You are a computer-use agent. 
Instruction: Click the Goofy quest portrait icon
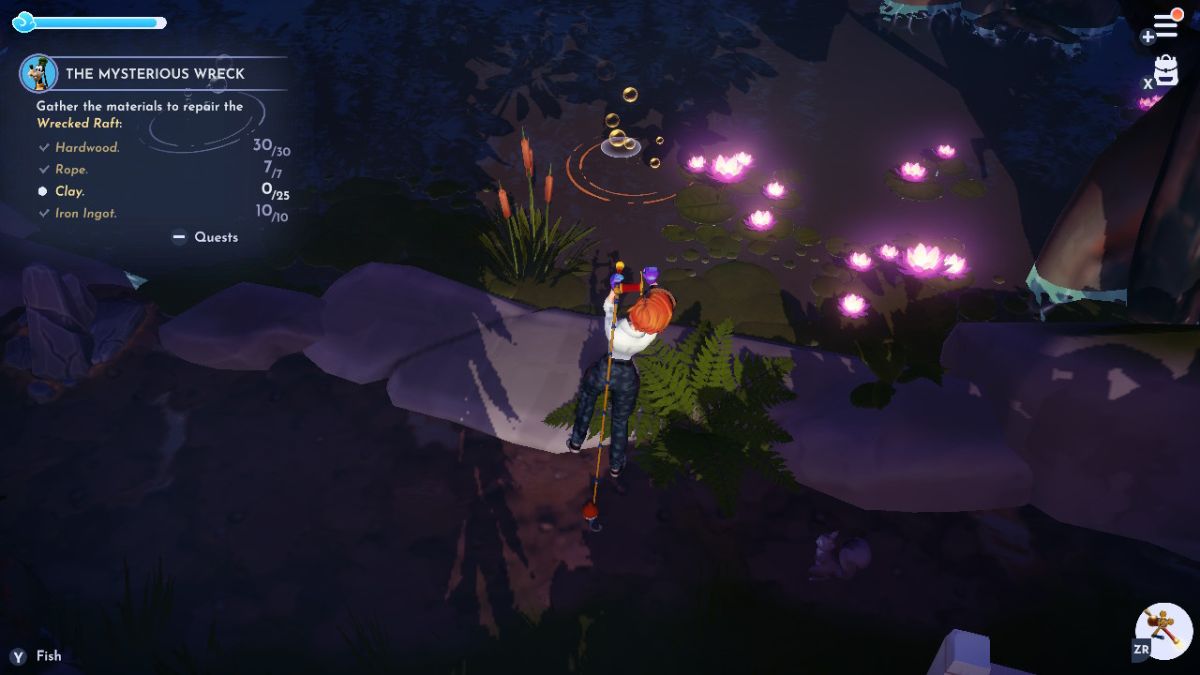pyautogui.click(x=39, y=73)
